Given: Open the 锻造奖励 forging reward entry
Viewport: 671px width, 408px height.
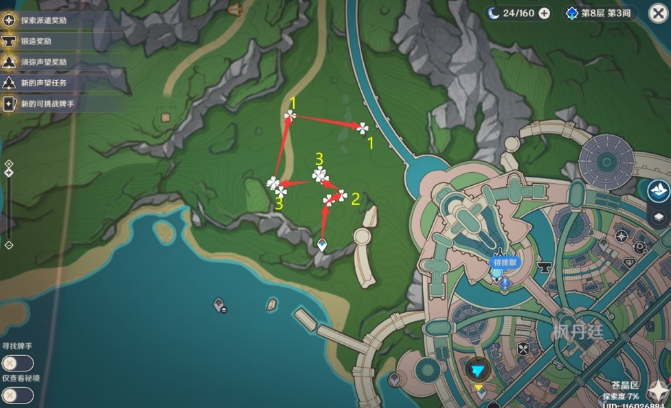Looking at the screenshot, I should [34, 40].
